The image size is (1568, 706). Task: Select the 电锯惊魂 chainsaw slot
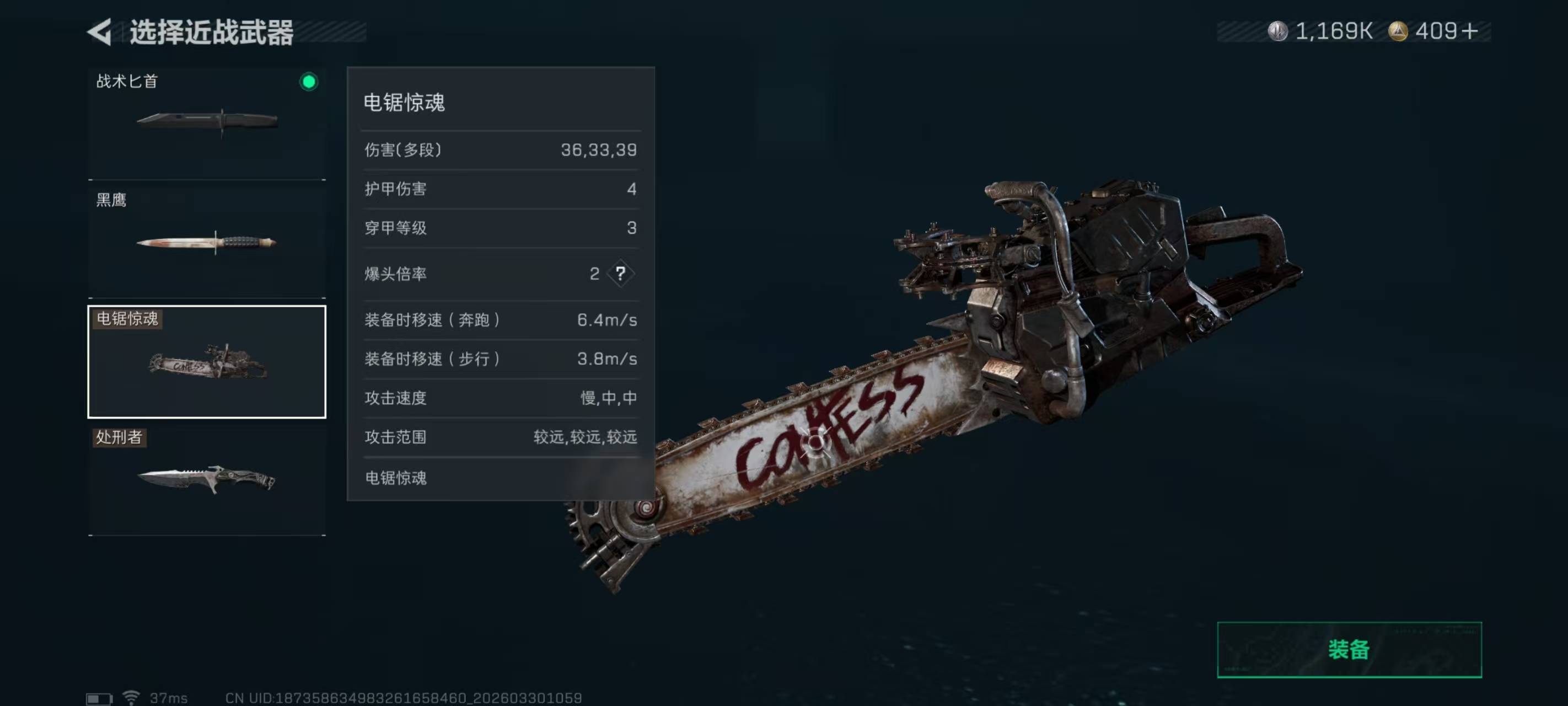click(x=207, y=362)
